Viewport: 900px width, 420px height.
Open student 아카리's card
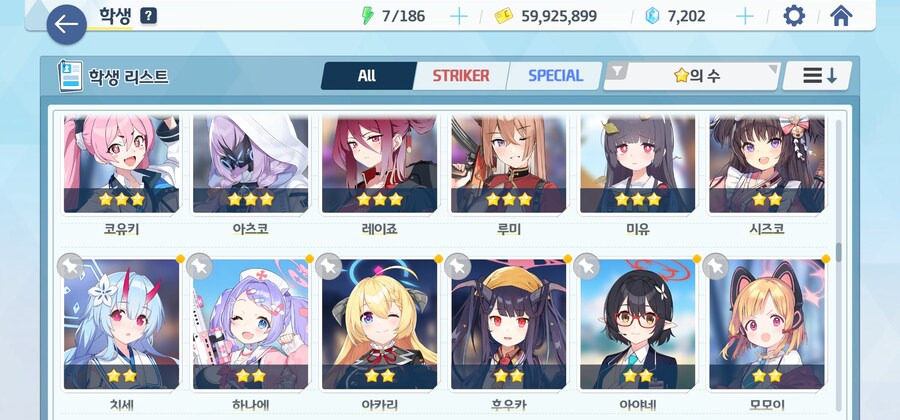(380, 325)
